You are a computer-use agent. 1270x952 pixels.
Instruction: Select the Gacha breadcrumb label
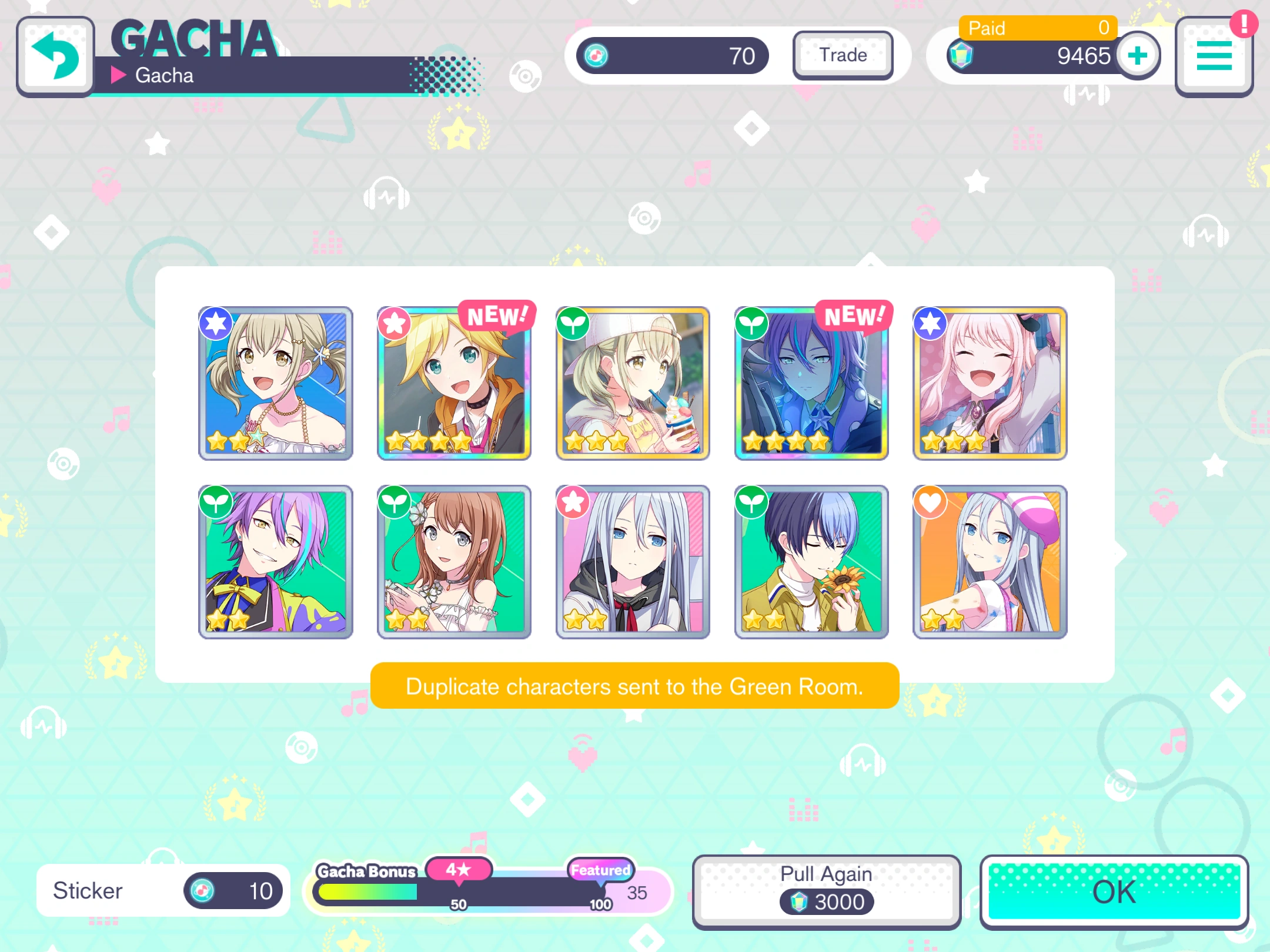[x=163, y=75]
